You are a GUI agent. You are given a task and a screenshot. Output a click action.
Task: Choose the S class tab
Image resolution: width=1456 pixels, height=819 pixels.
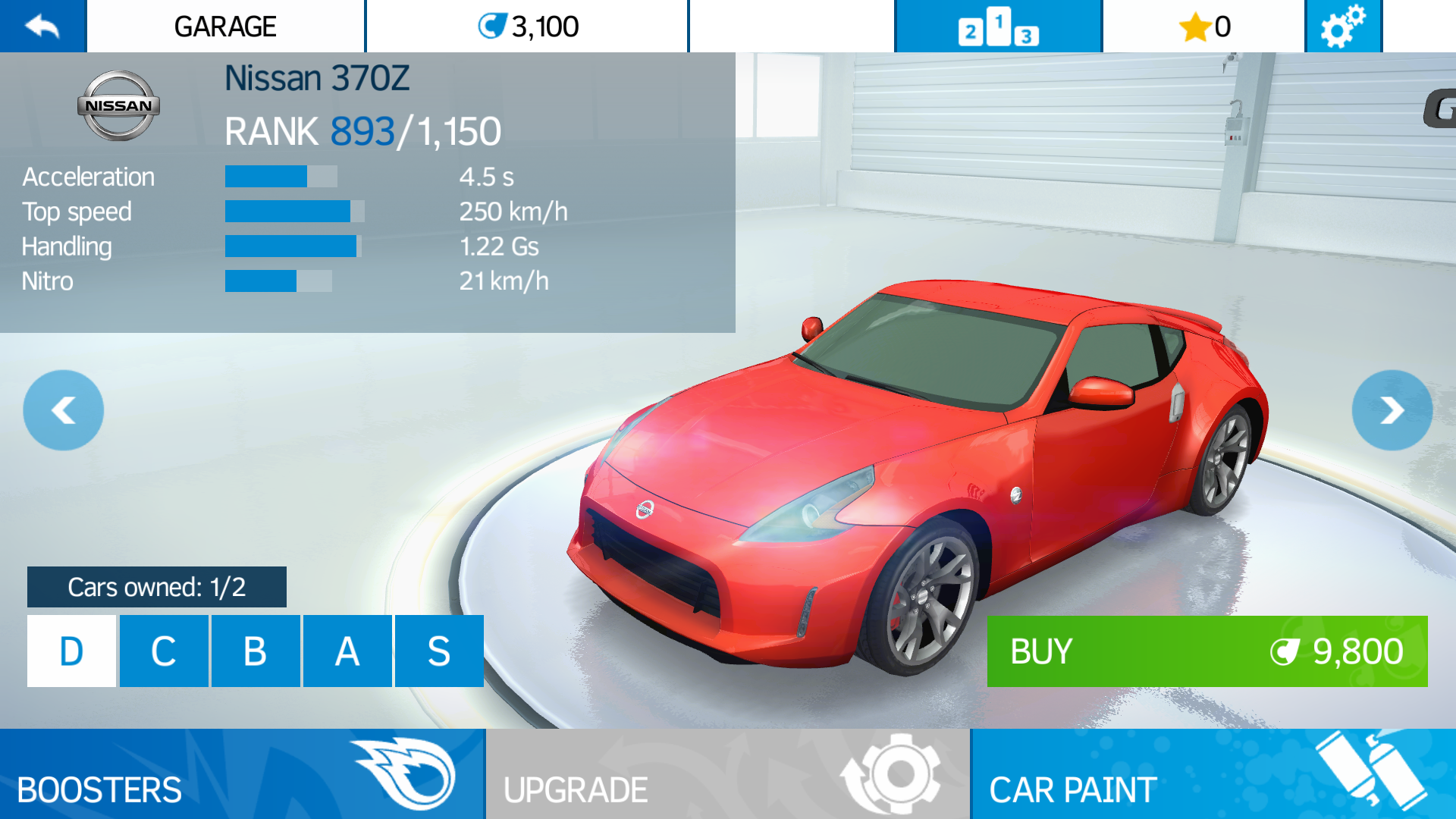[439, 651]
